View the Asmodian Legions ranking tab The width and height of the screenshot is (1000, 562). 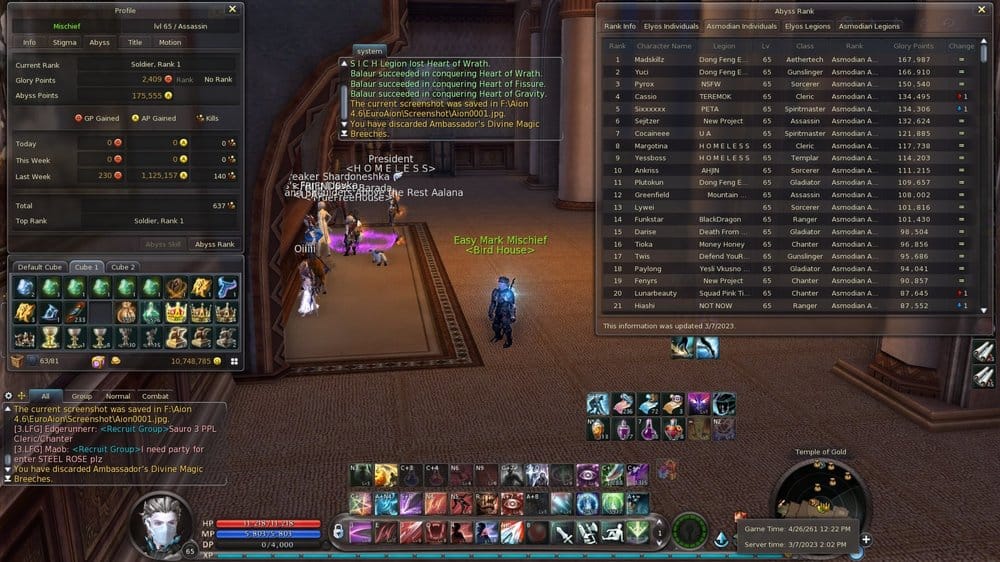[x=869, y=26]
